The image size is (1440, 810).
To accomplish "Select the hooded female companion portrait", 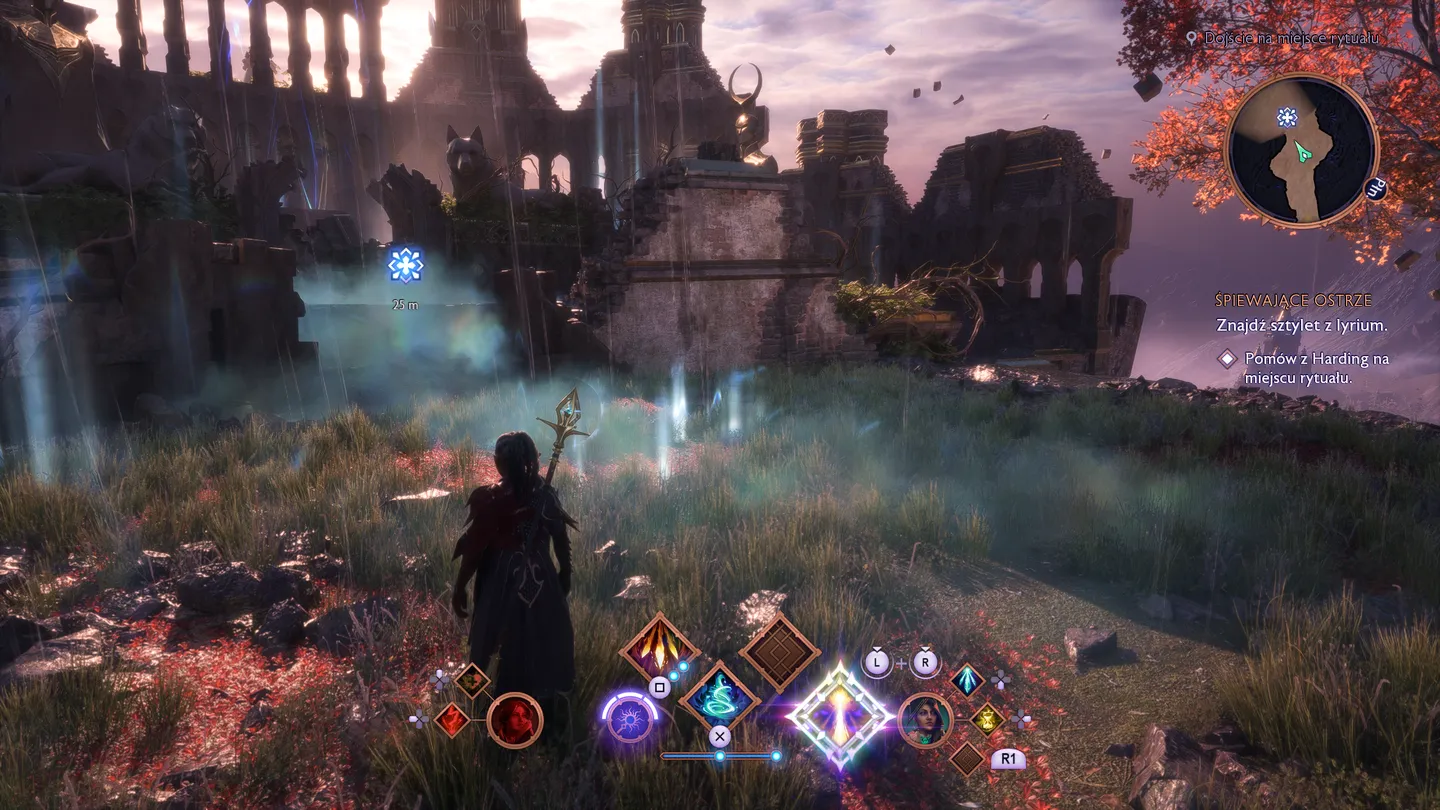I will click(x=925, y=720).
